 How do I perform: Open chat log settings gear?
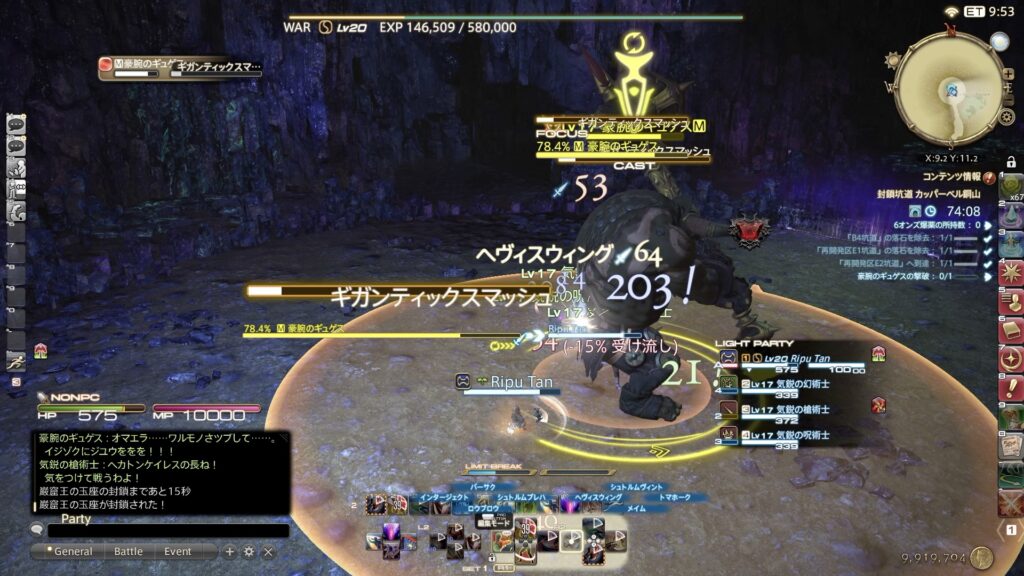click(x=249, y=551)
